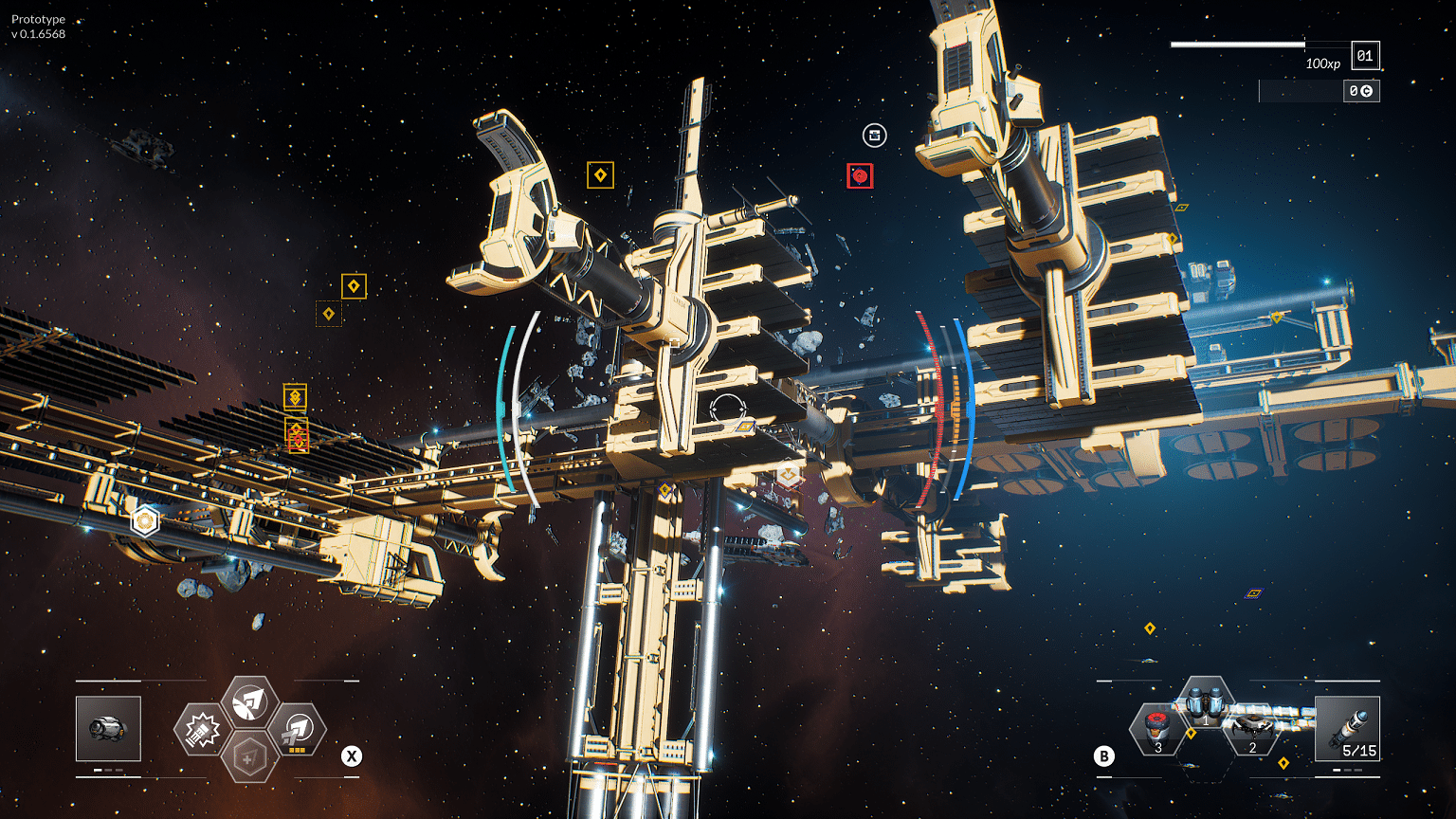The height and width of the screenshot is (819, 1456).
Task: Deploy the spider drone item
Action: point(1252,728)
